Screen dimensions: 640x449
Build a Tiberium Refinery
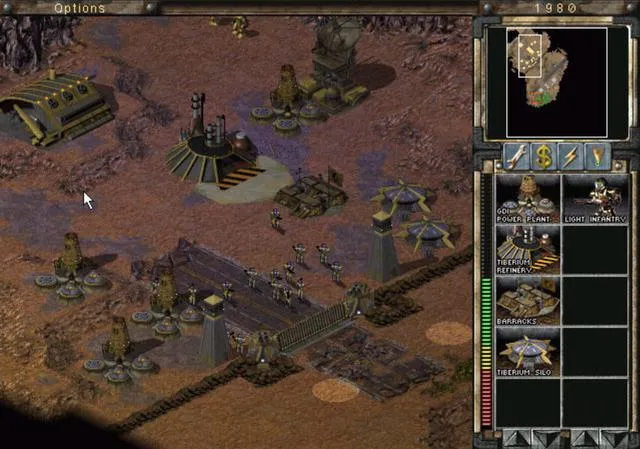coord(528,249)
